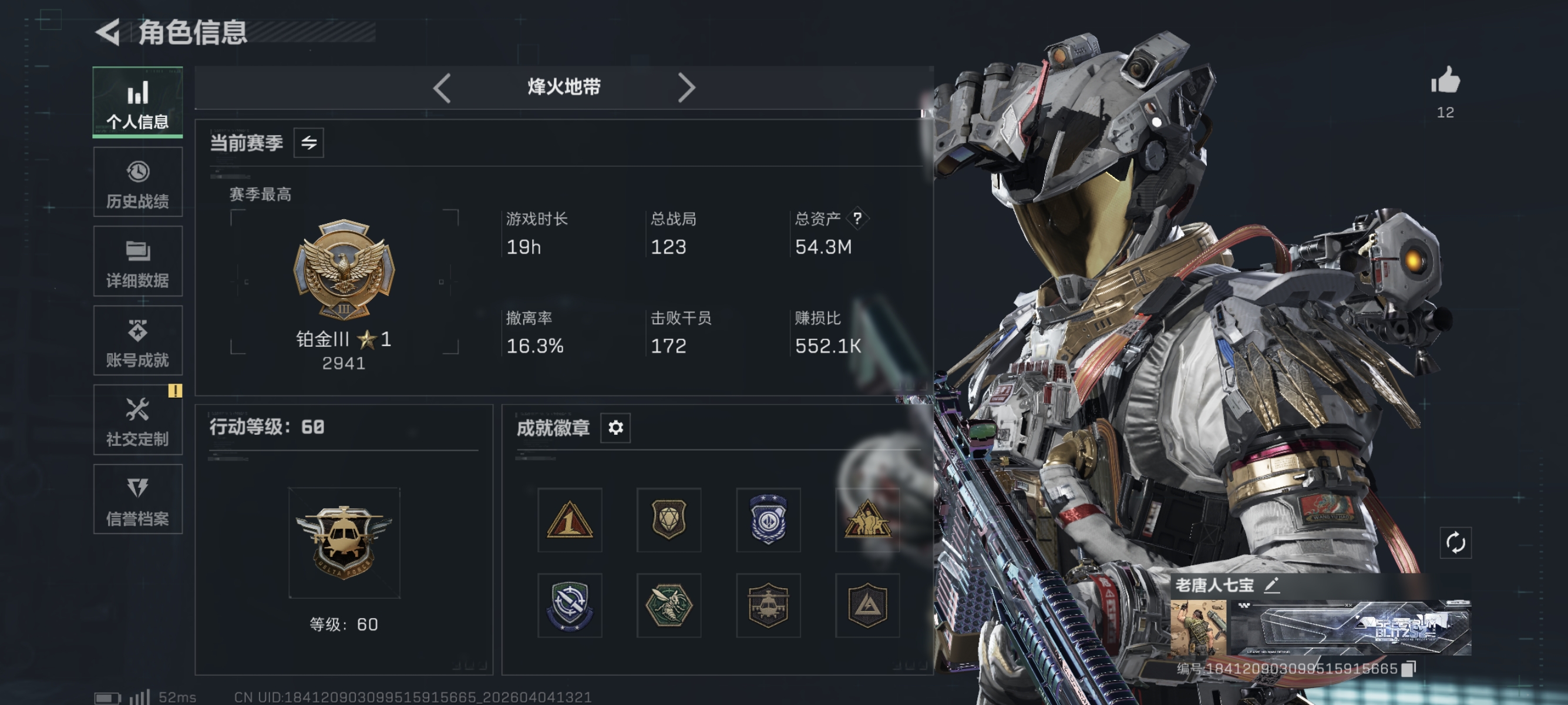
Task: View 账号成就 achievements
Action: [137, 340]
